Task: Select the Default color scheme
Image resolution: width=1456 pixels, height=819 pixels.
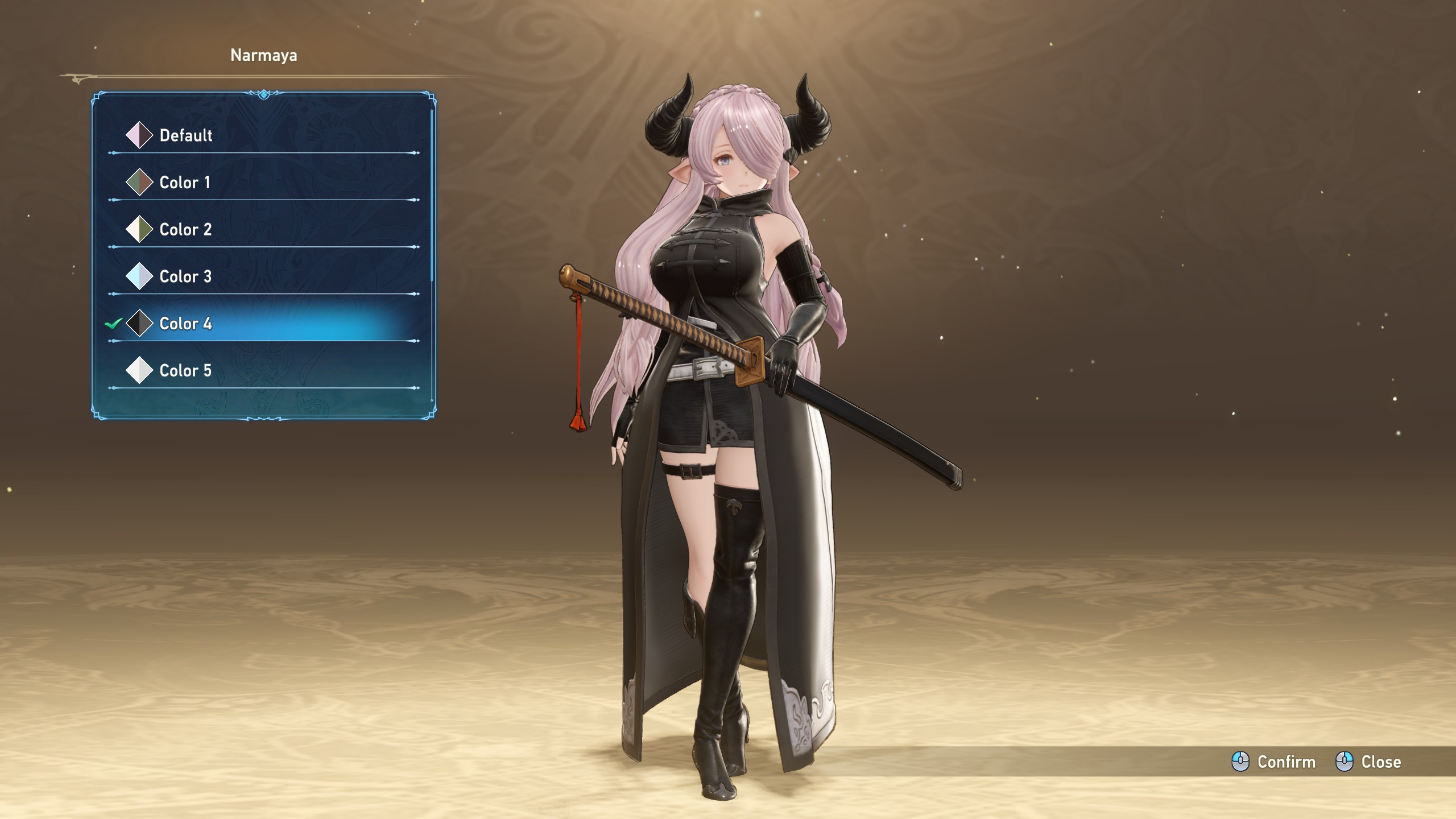Action: click(186, 135)
